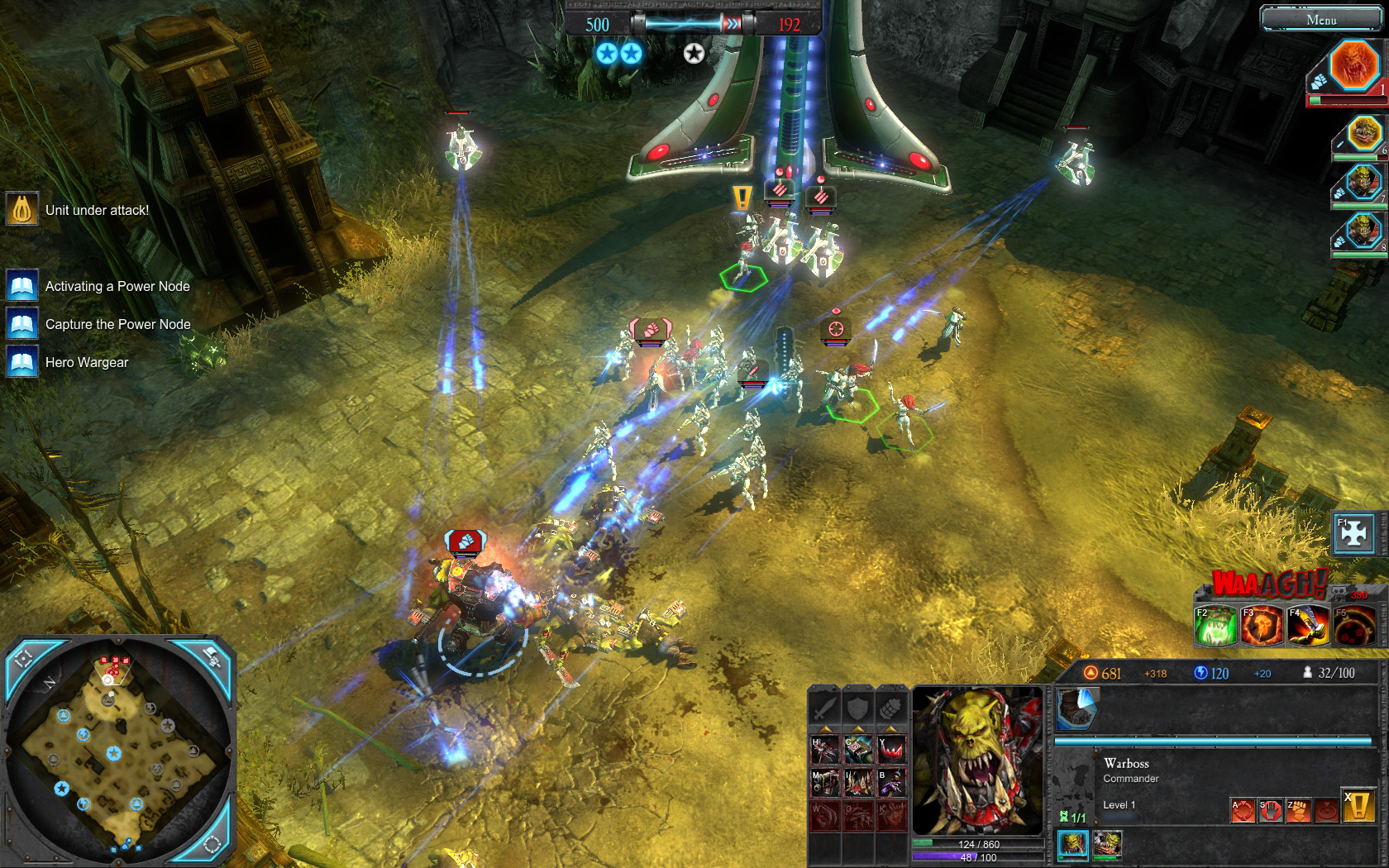Issue the stop command (S)
Image resolution: width=1389 pixels, height=868 pixels.
click(1270, 810)
